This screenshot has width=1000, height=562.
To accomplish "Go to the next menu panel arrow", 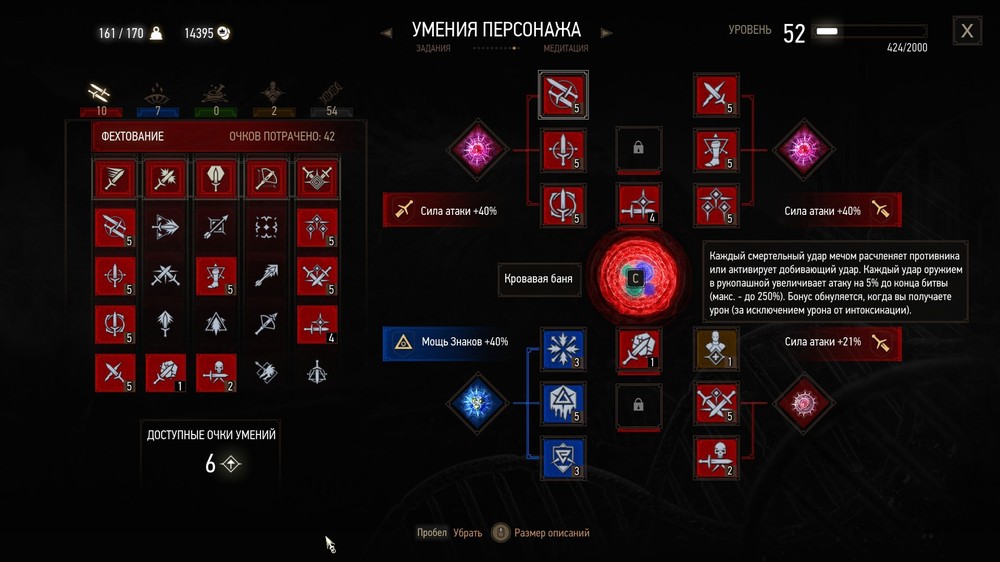I will (x=605, y=33).
